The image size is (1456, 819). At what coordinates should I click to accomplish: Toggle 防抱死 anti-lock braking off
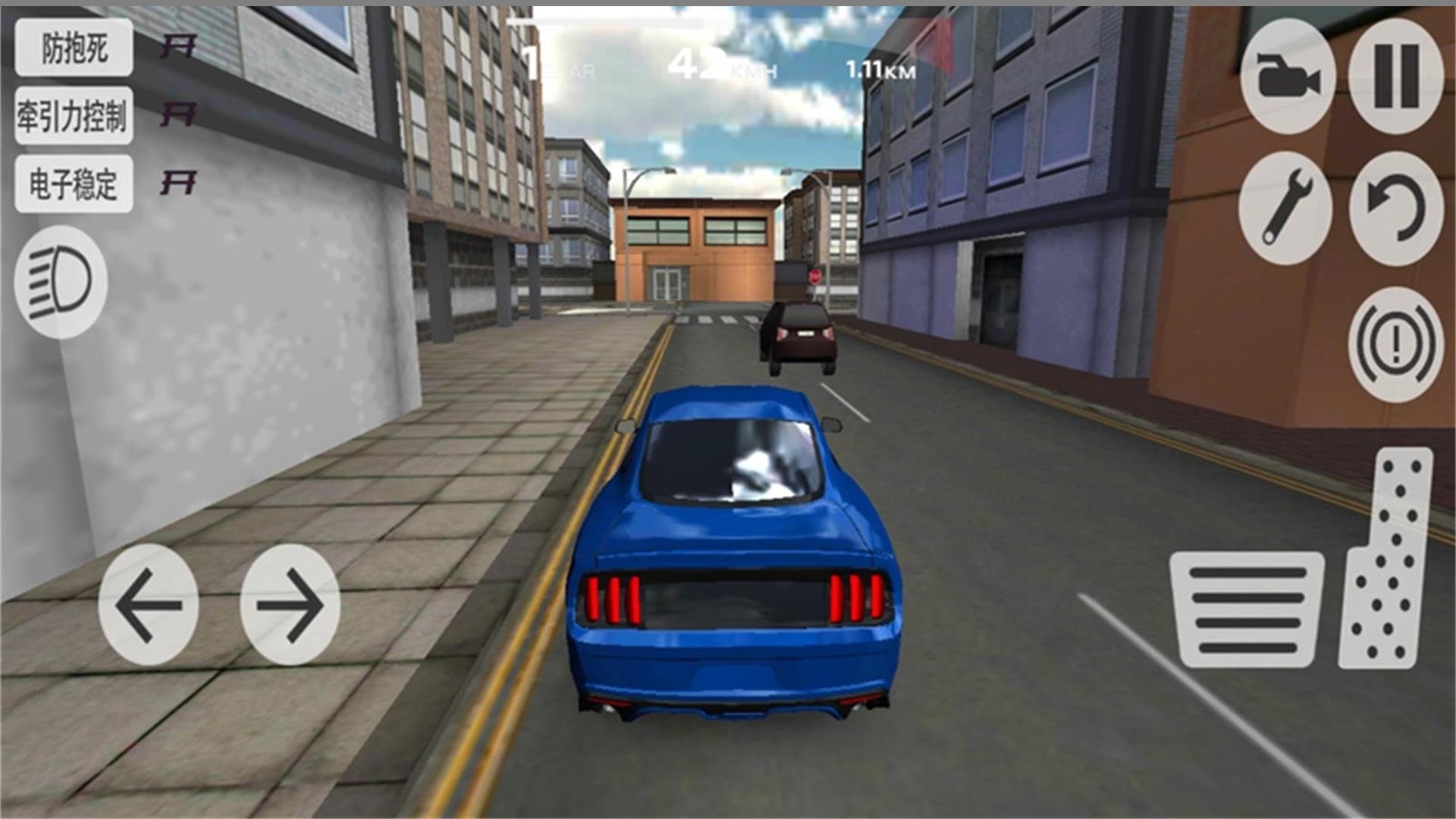[x=74, y=48]
